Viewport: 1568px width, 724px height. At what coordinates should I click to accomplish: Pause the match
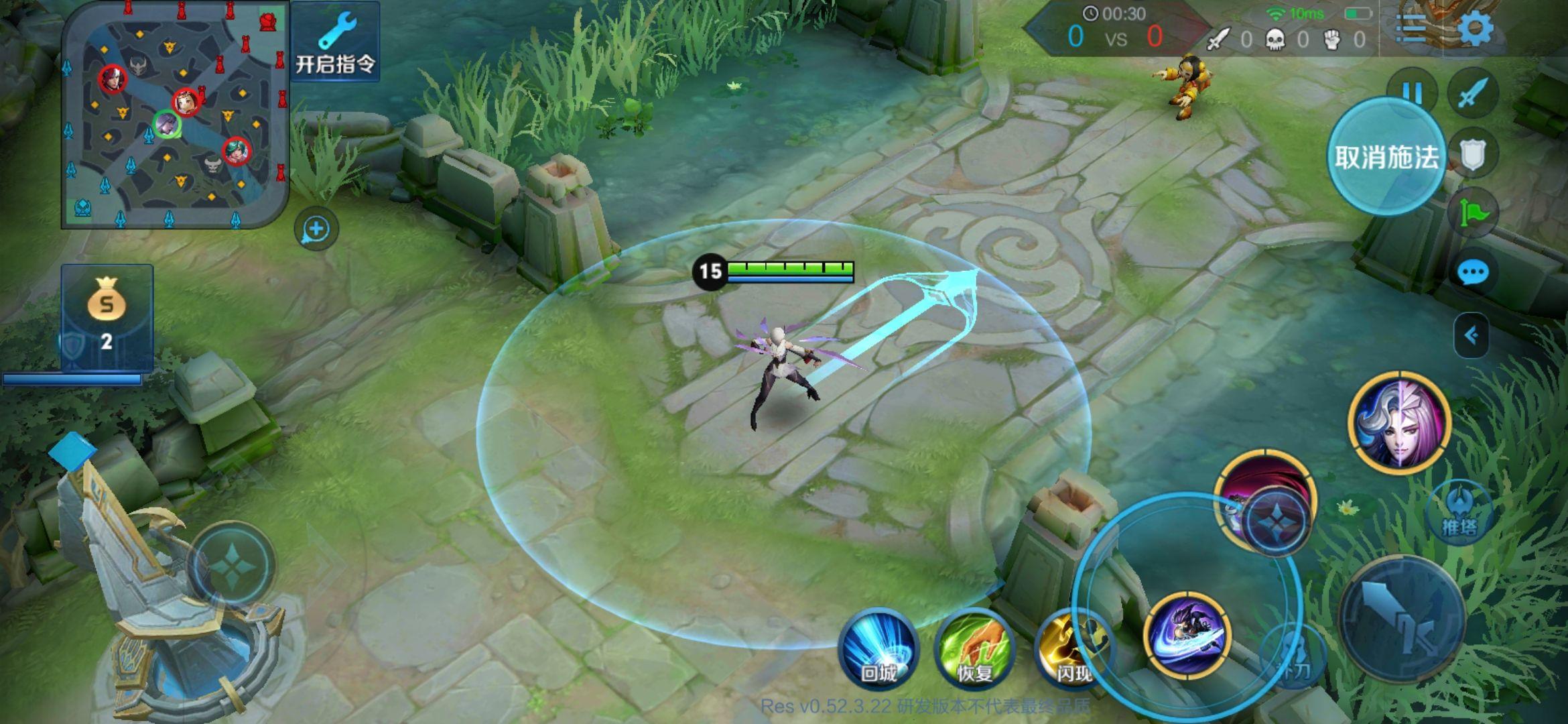[1412, 92]
